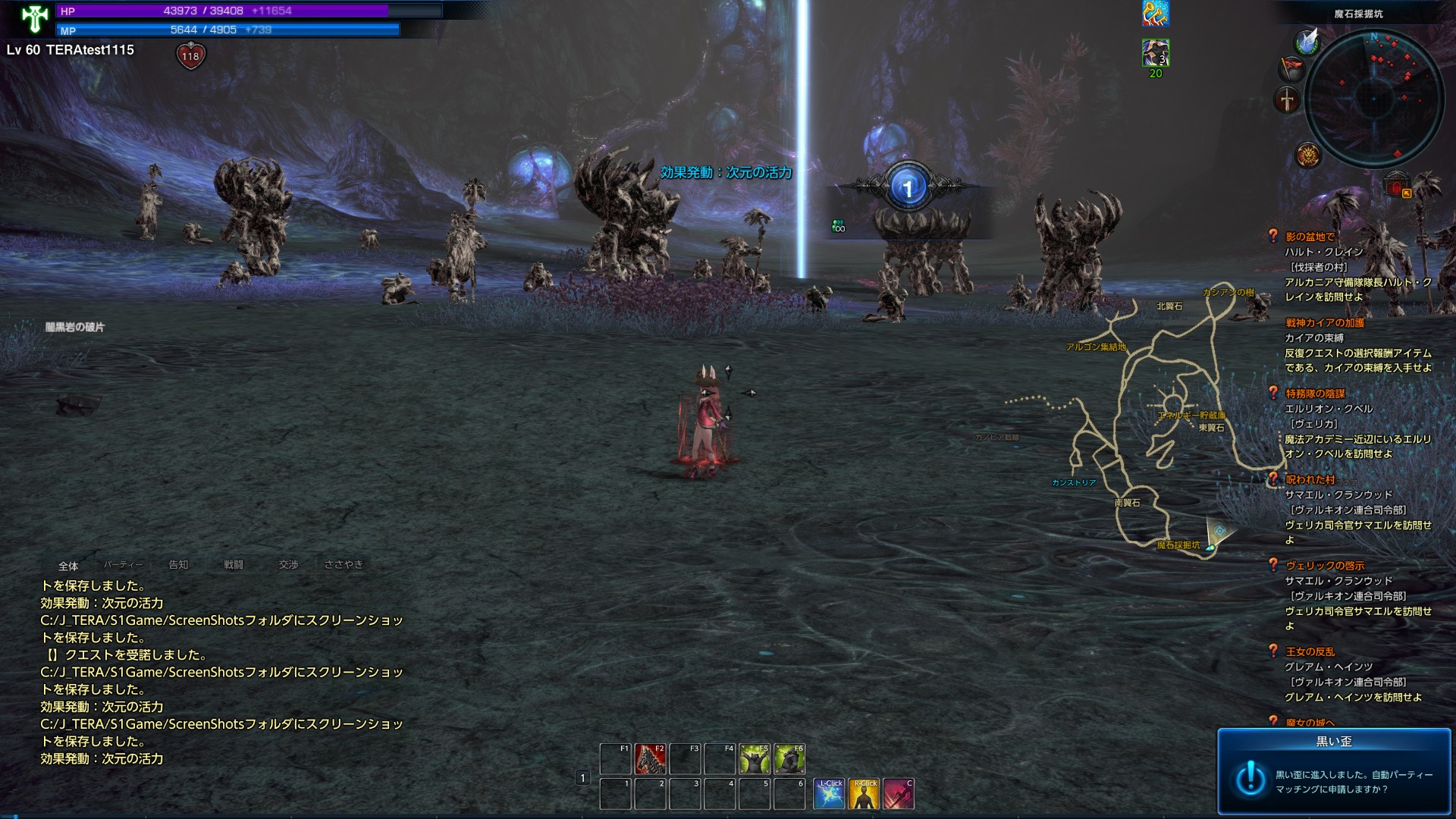The image size is (1456, 819).
Task: Show the ささやき whisper tab
Action: (x=344, y=565)
